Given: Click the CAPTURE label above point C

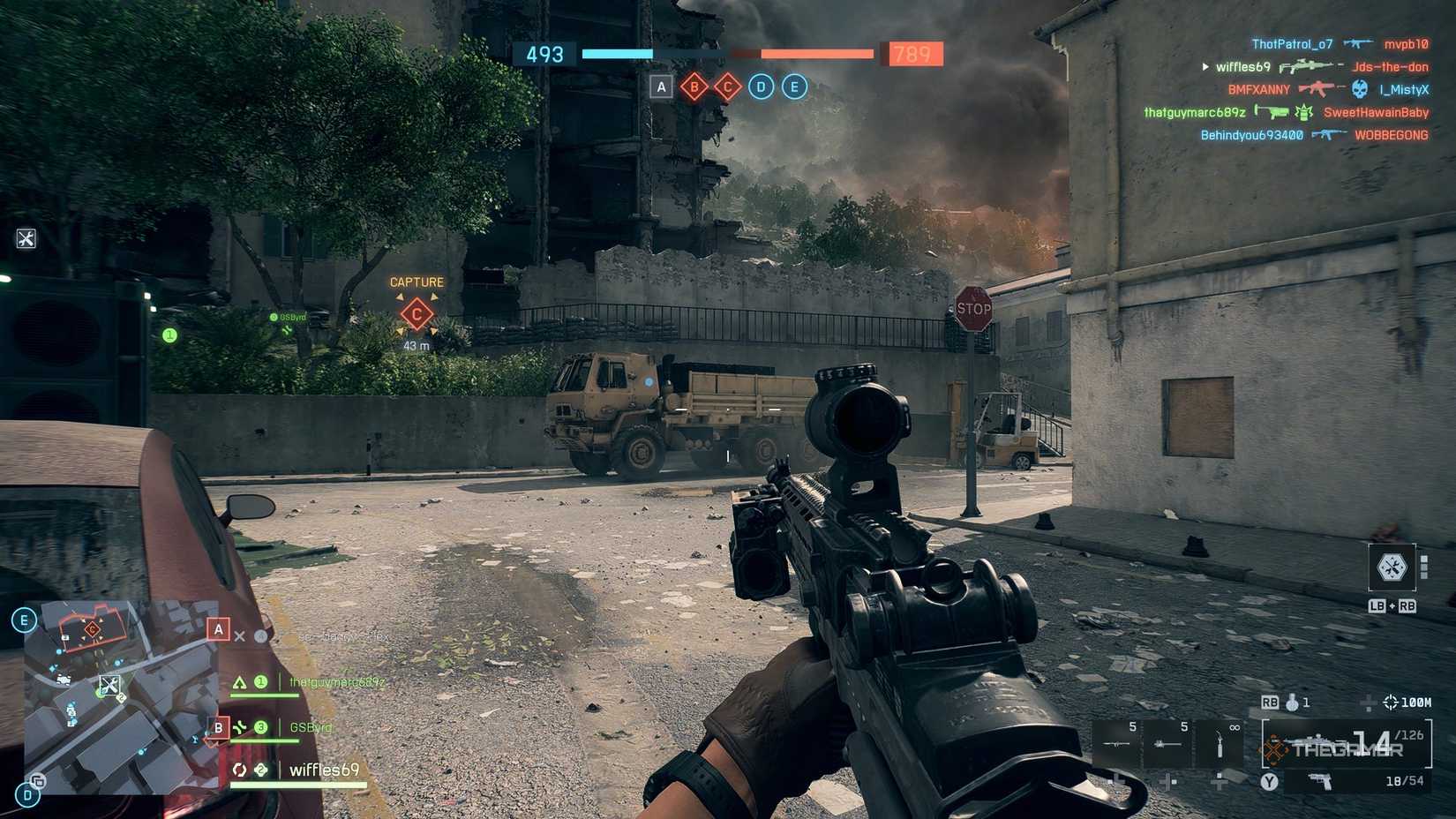Looking at the screenshot, I should click(x=417, y=282).
